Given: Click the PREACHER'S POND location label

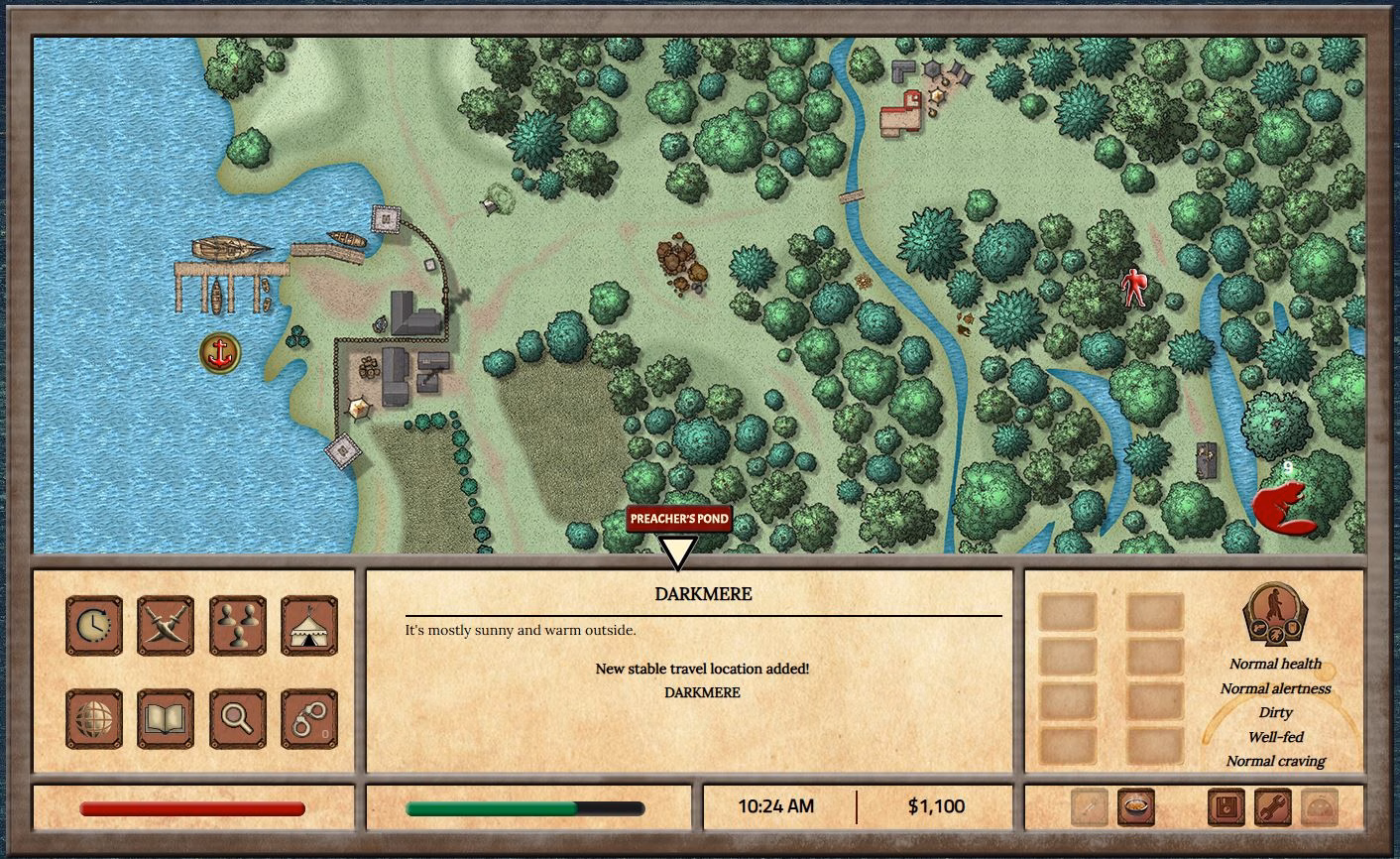Looking at the screenshot, I should (680, 518).
